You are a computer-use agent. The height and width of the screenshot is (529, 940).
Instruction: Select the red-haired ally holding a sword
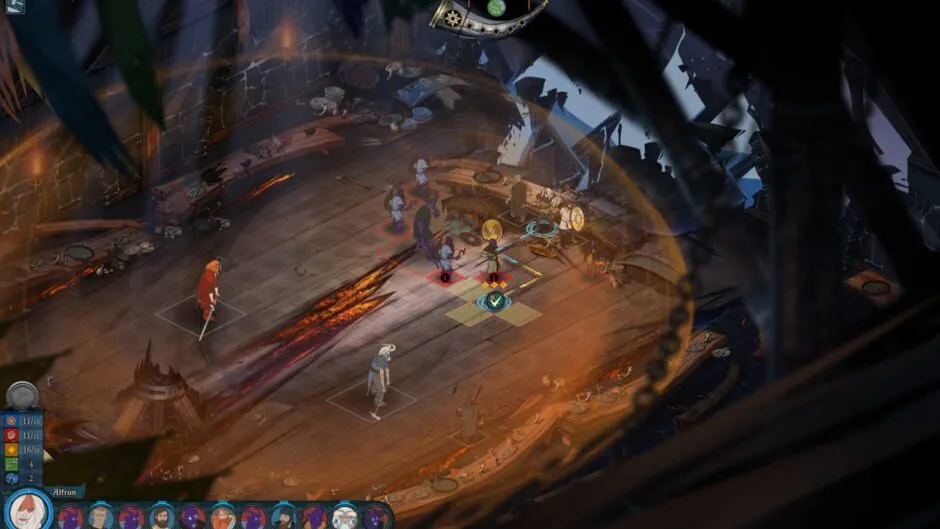click(207, 293)
